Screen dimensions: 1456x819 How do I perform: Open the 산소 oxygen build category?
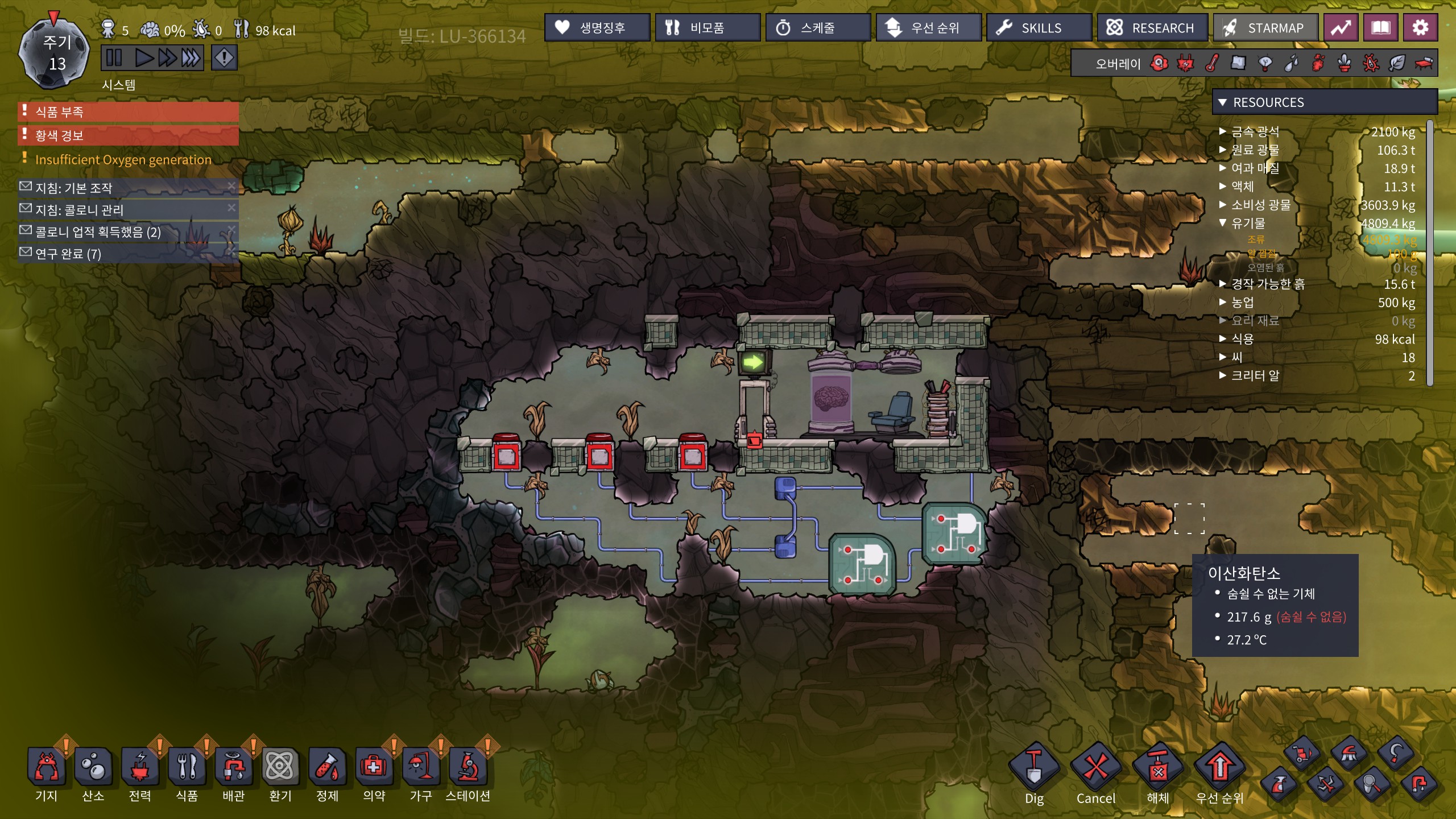click(93, 768)
